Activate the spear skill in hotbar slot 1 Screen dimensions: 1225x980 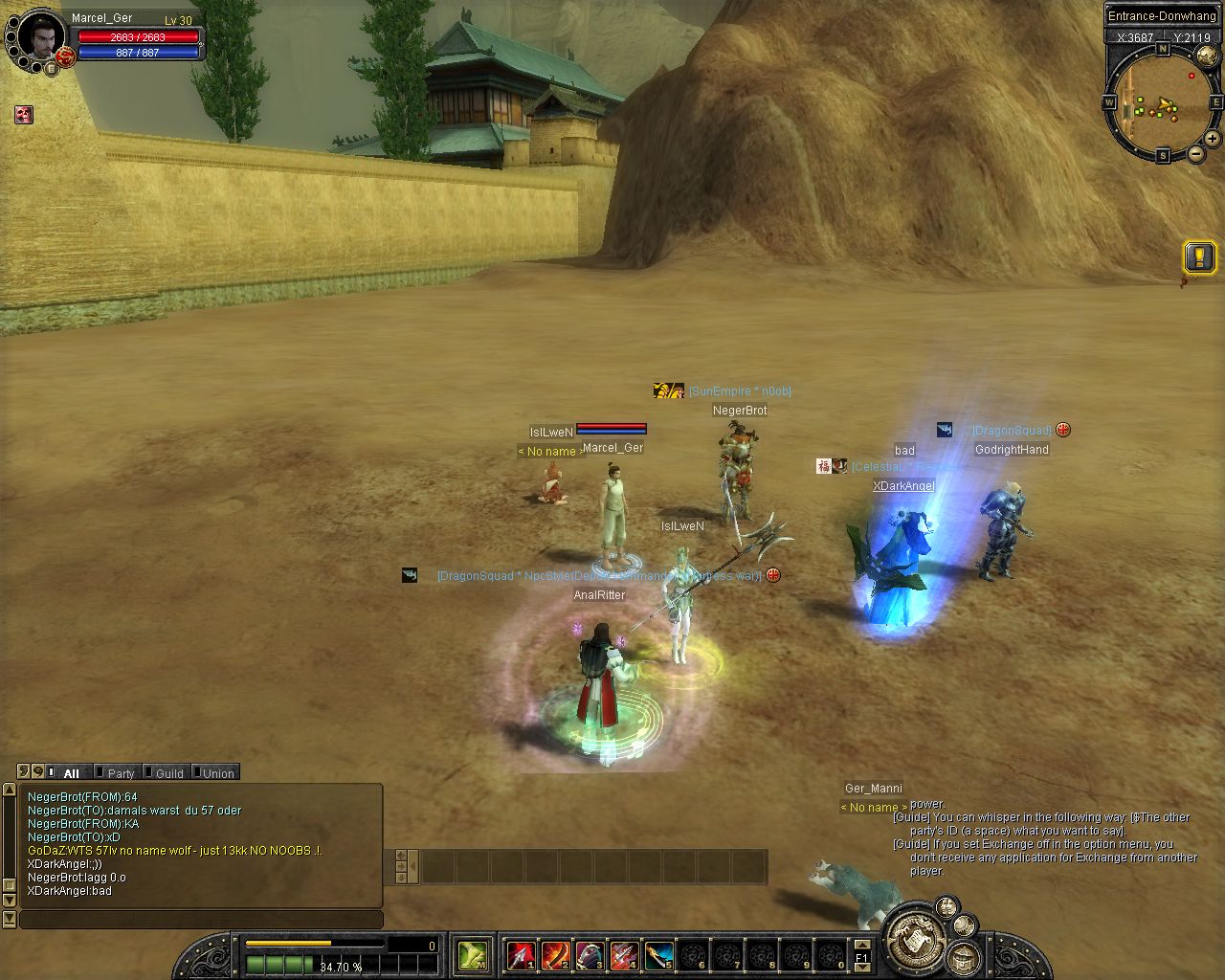tap(521, 954)
